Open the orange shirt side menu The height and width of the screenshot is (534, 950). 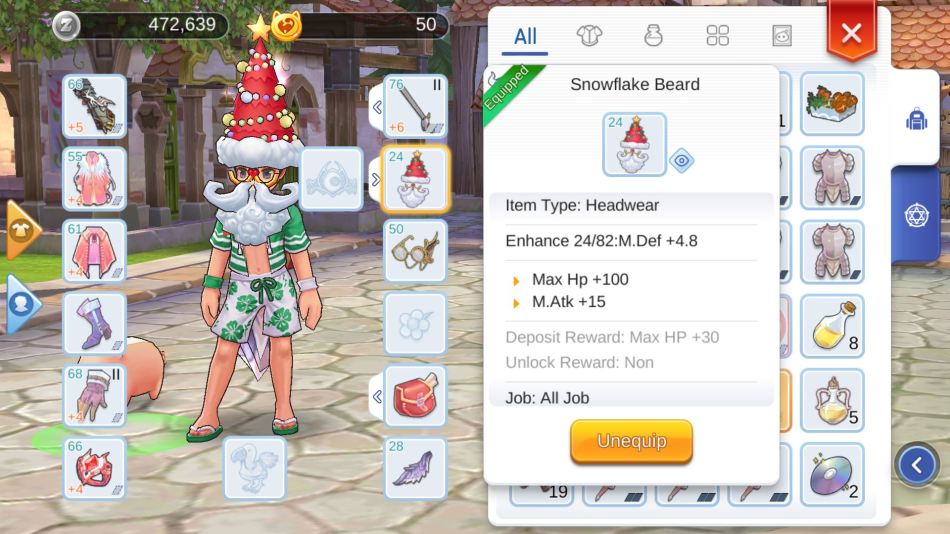coord(22,229)
